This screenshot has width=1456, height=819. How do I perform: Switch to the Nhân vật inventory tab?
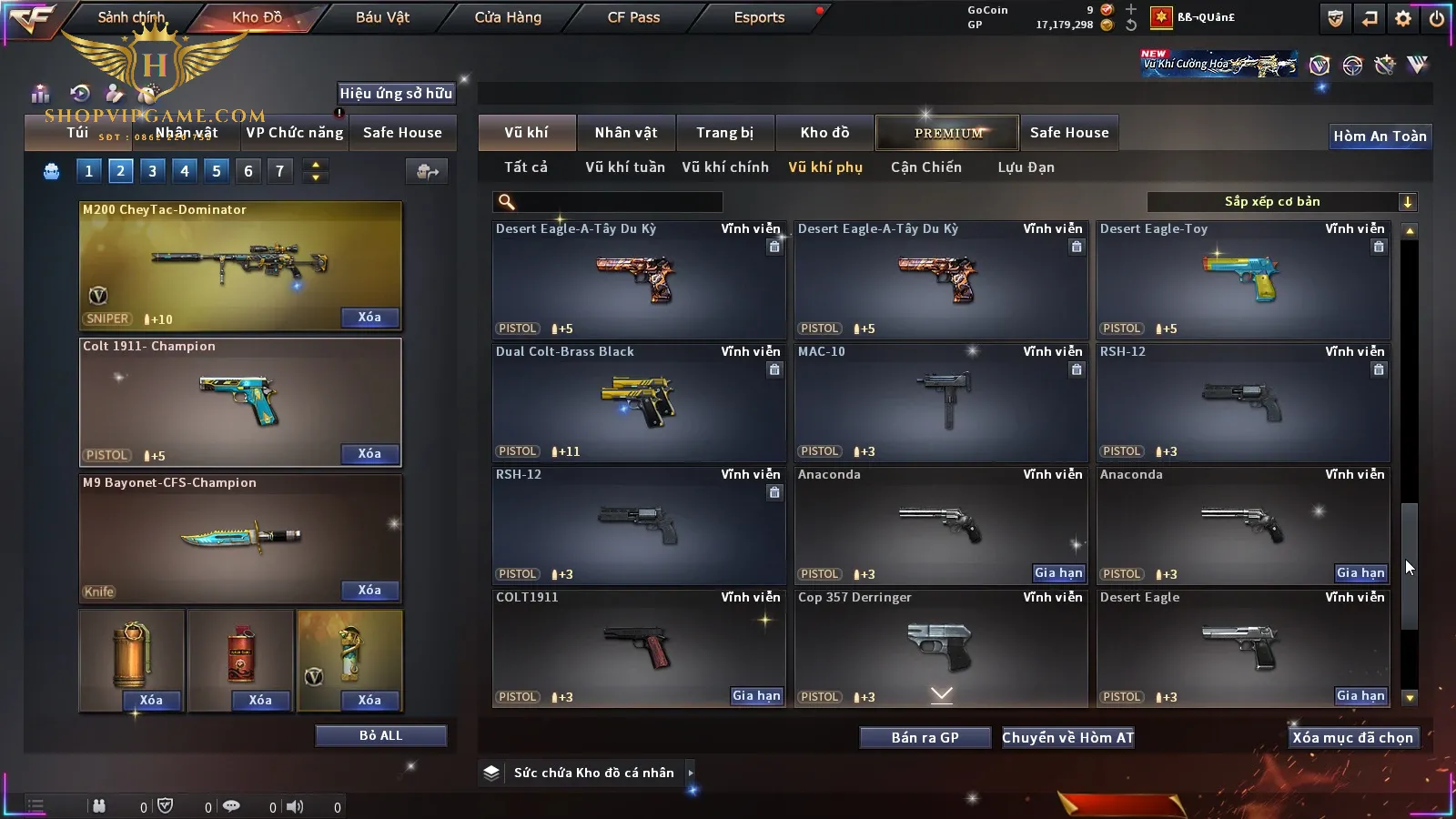[x=626, y=133]
